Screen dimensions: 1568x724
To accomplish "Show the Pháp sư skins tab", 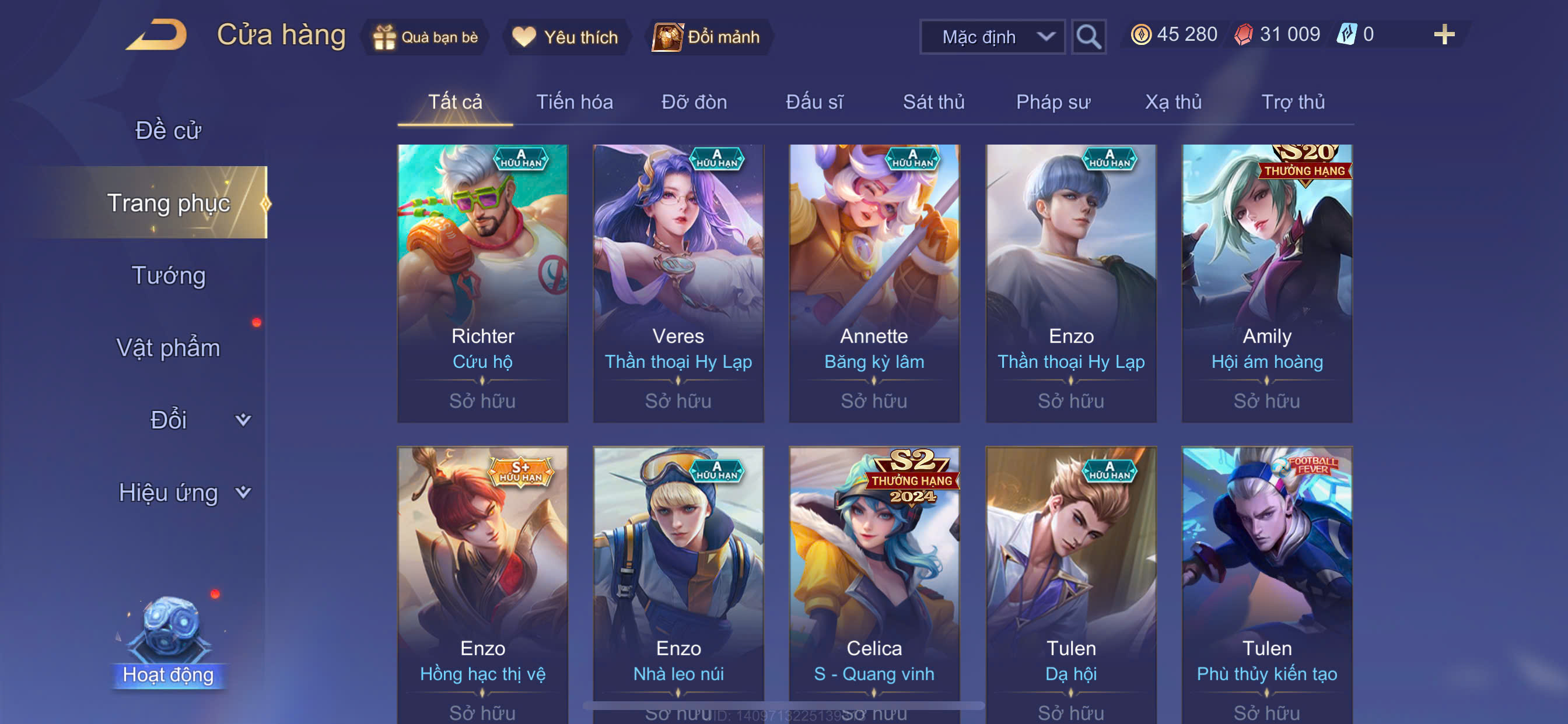I will click(1052, 101).
